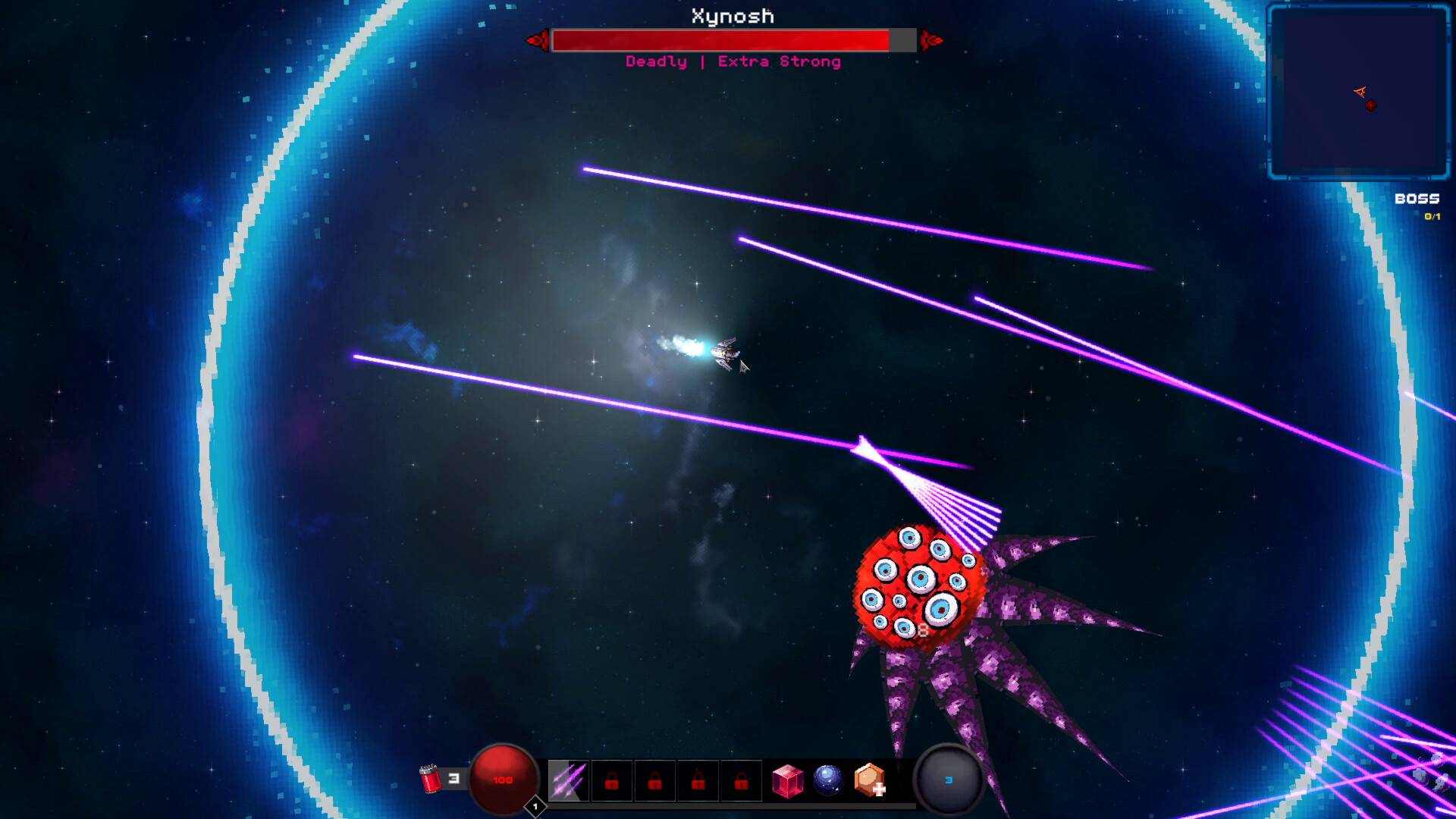The width and height of the screenshot is (1456, 819).
Task: Select the Xynosh boss name label
Action: [x=730, y=16]
